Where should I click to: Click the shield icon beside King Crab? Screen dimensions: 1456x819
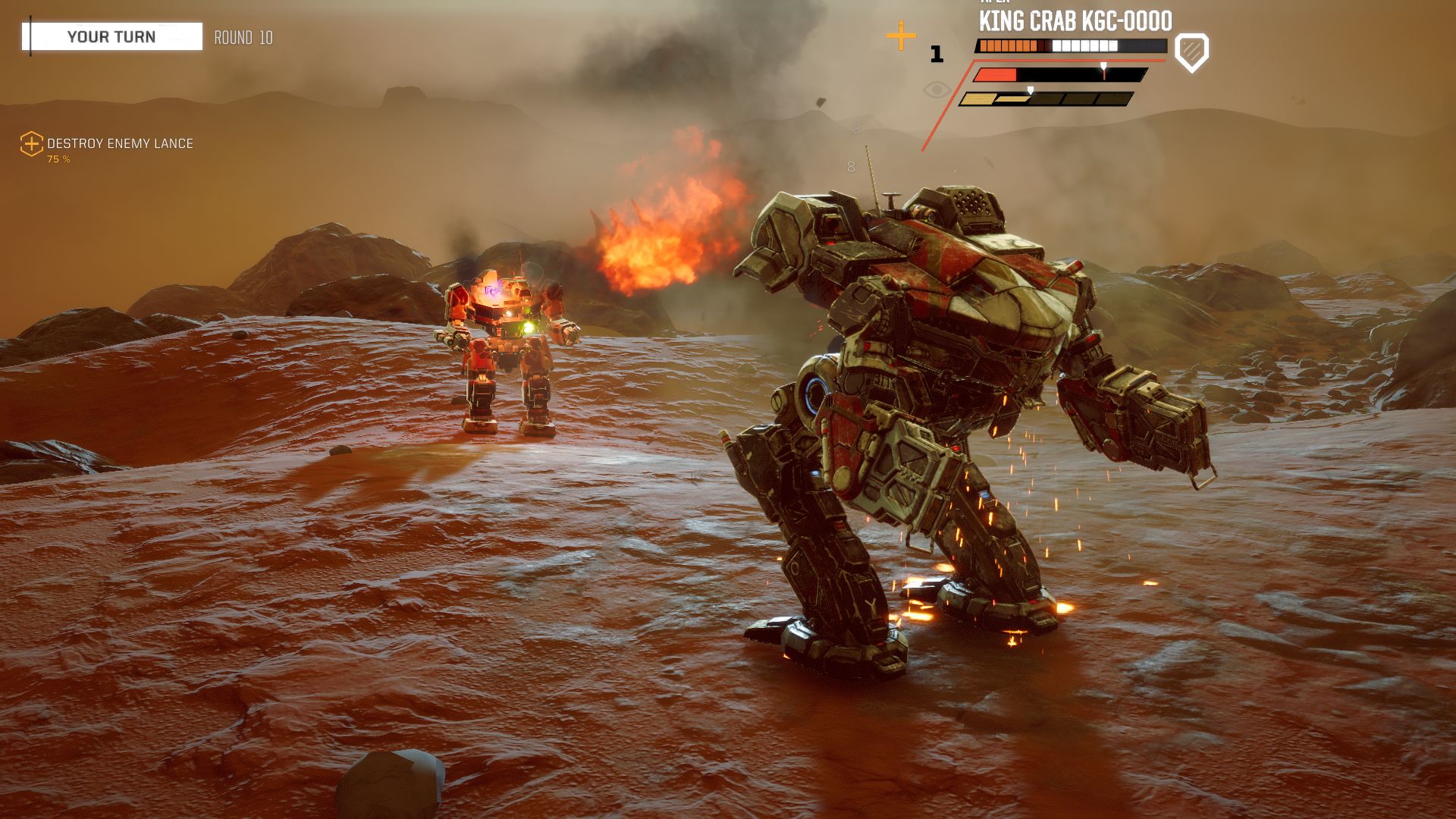pyautogui.click(x=1191, y=52)
